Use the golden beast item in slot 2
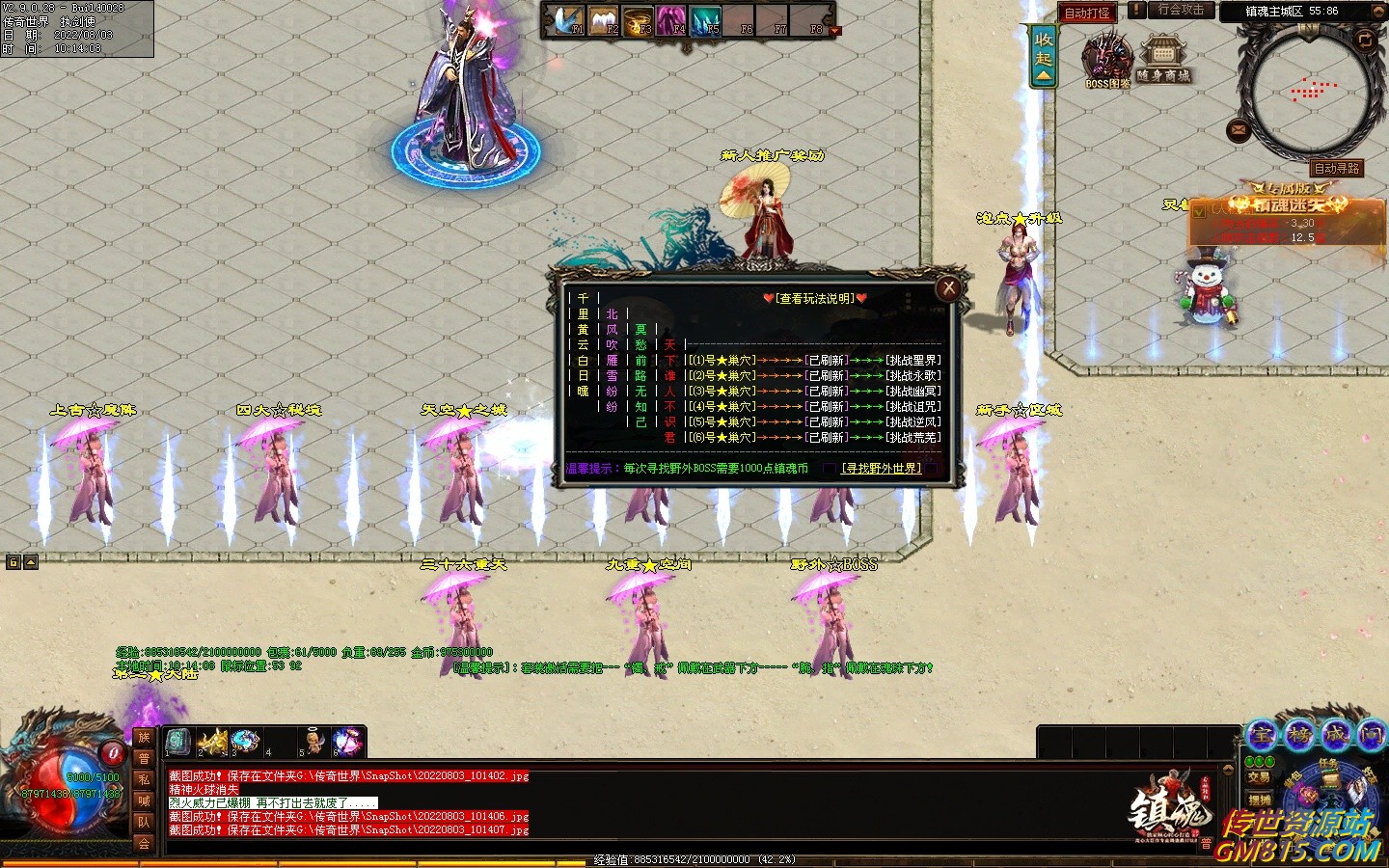Screen dimensions: 1389x868 coord(212,741)
